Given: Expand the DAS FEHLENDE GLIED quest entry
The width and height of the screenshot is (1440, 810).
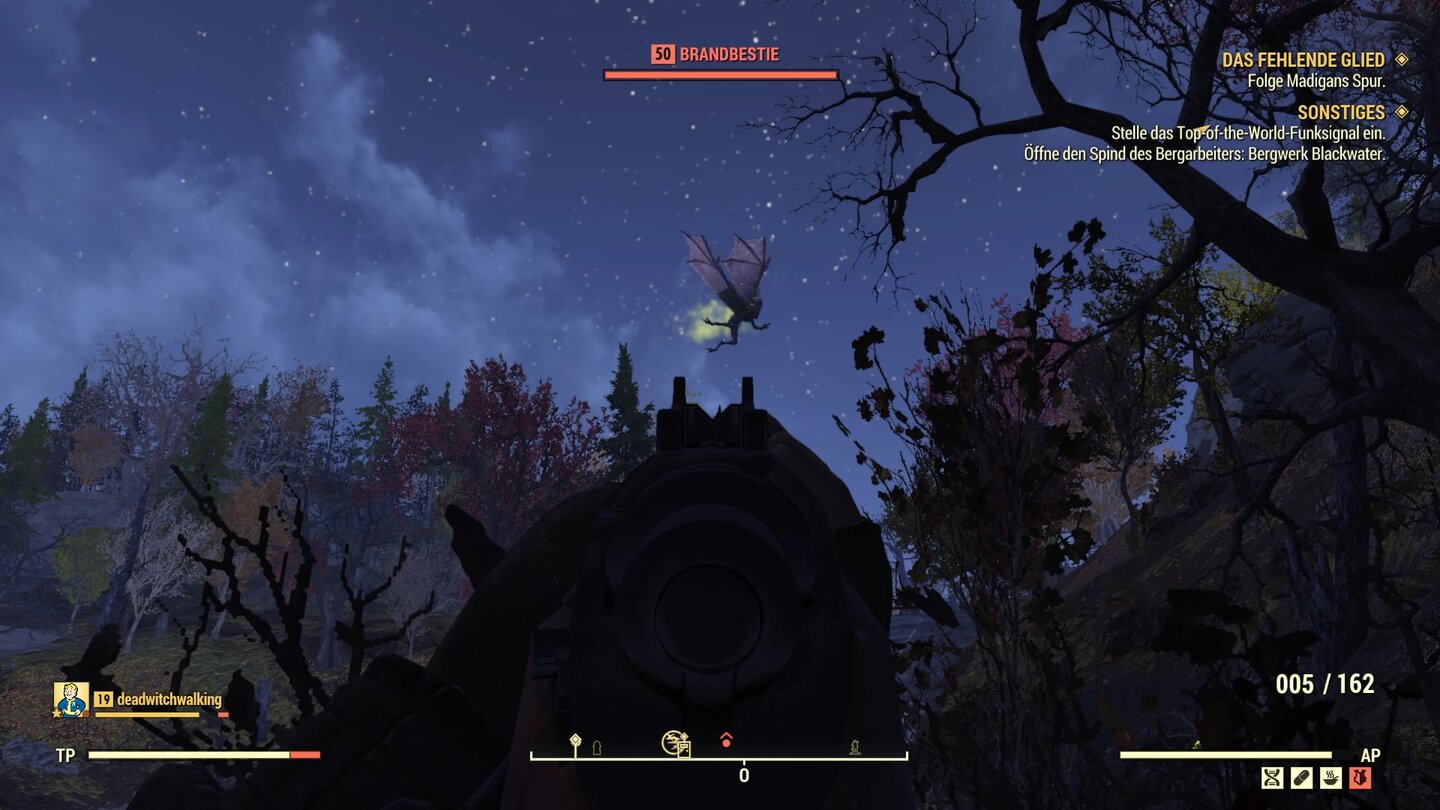Looking at the screenshot, I should point(1304,60).
